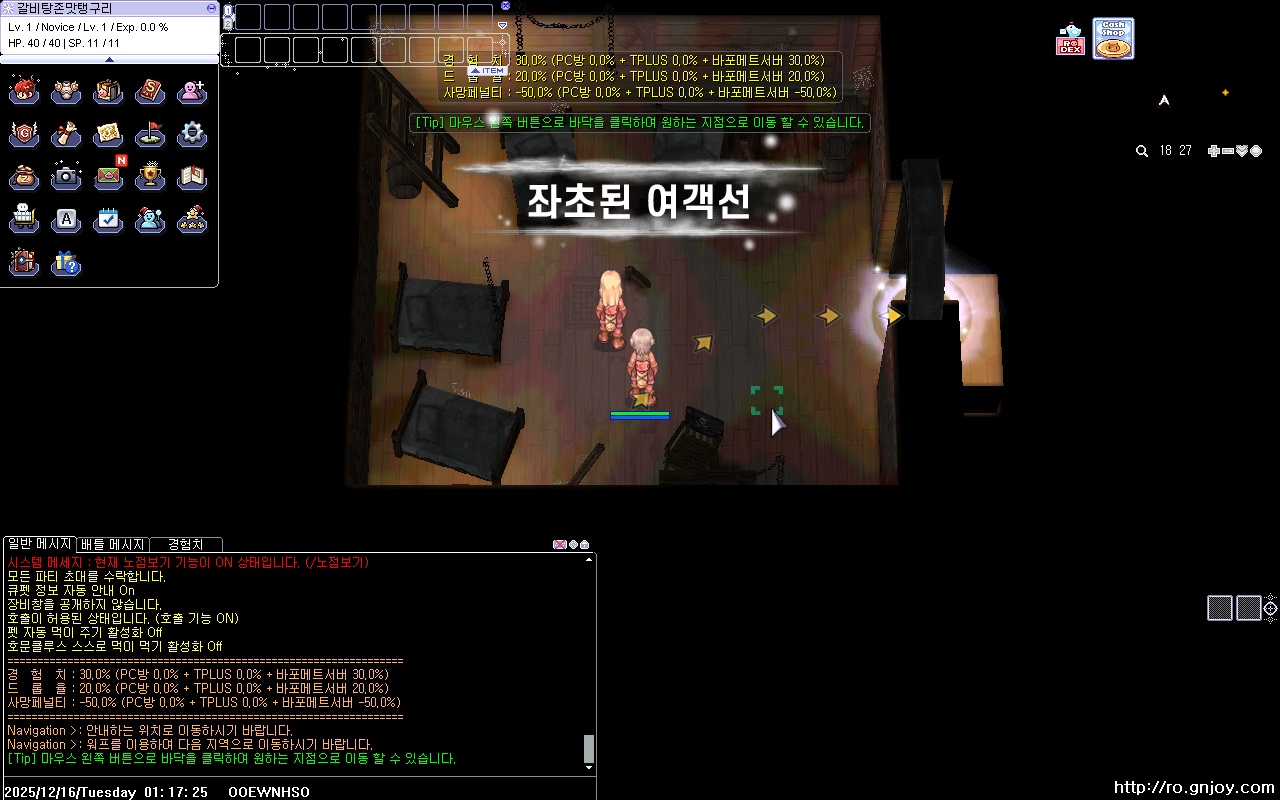
Task: Open the skill book 'S' icon
Action: pos(150,90)
